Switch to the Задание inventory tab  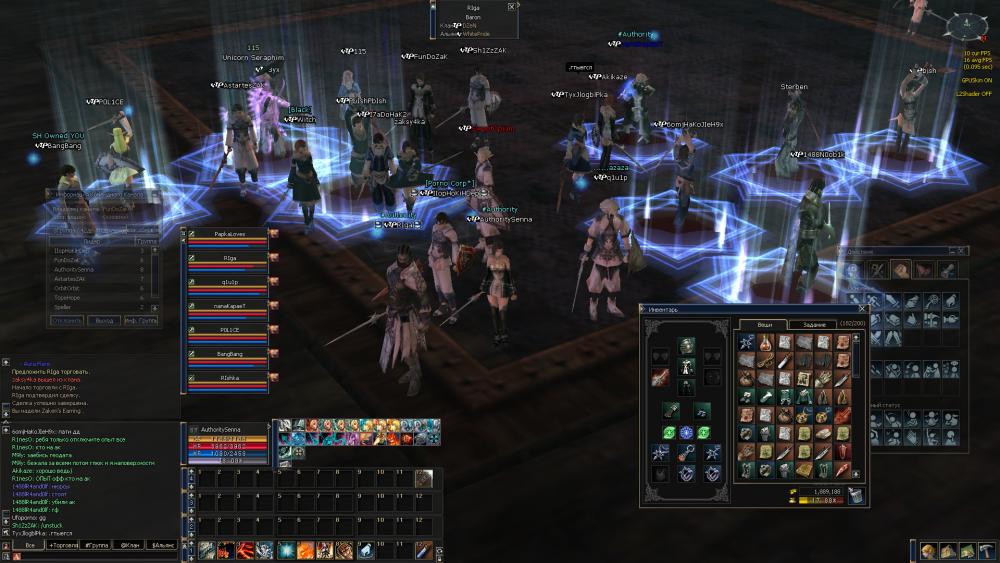click(812, 324)
